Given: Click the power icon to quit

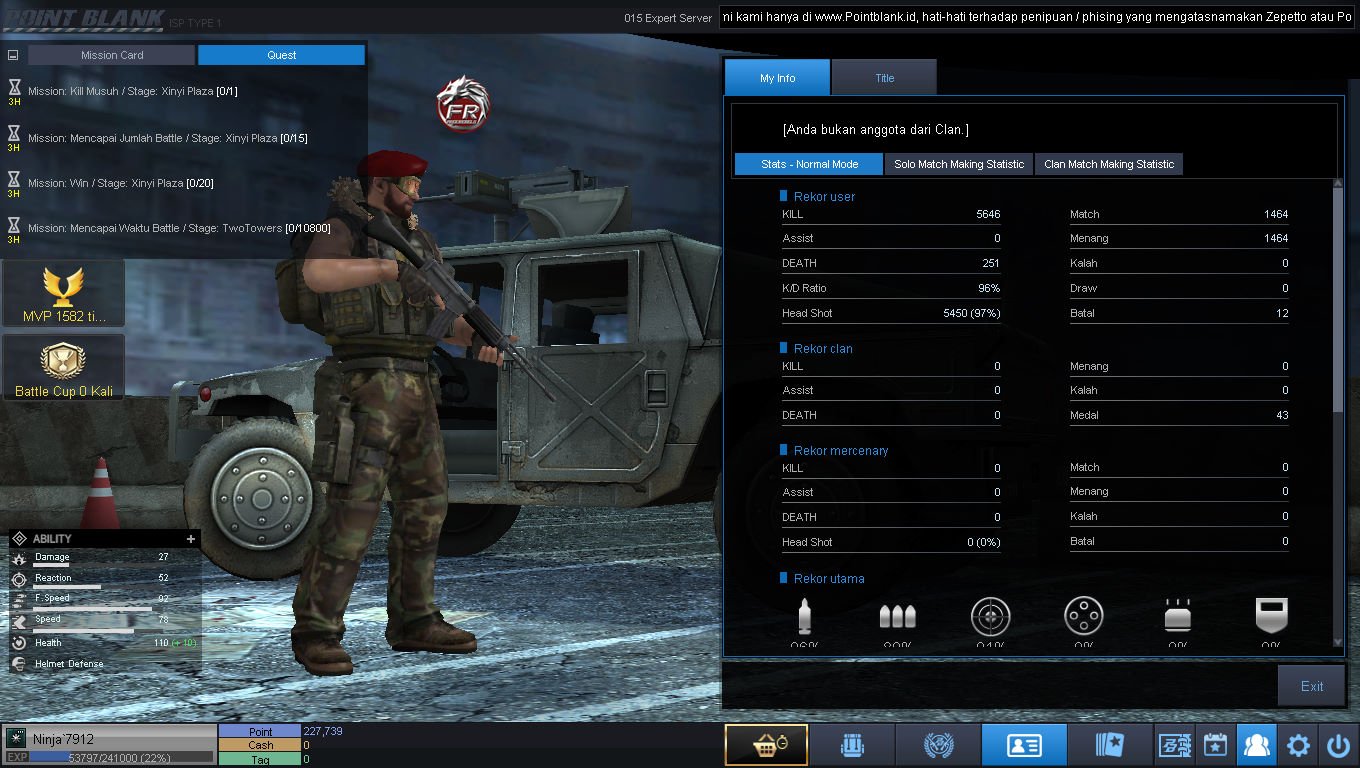Looking at the screenshot, I should click(1338, 745).
